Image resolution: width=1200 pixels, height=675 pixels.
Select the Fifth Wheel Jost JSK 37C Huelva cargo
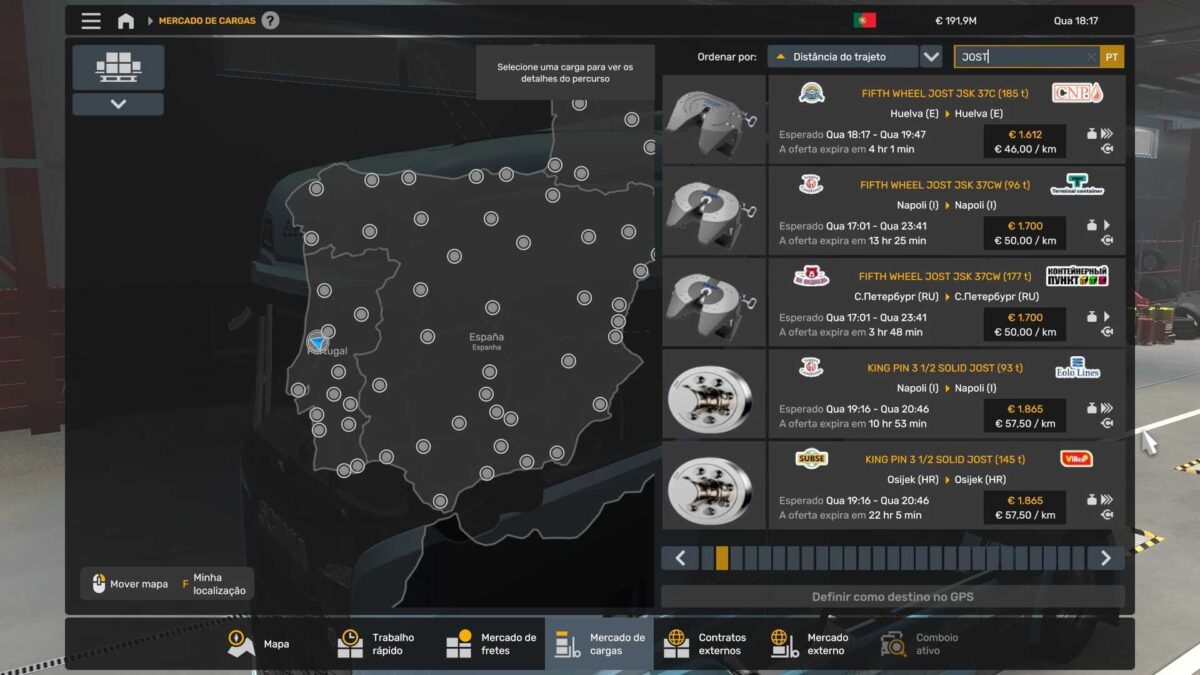click(x=945, y=120)
